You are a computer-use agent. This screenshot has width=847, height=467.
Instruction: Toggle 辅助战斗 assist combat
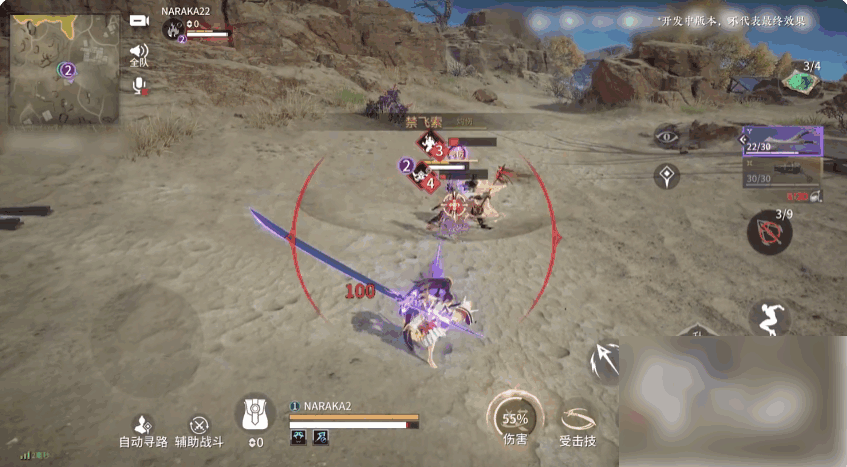199,429
